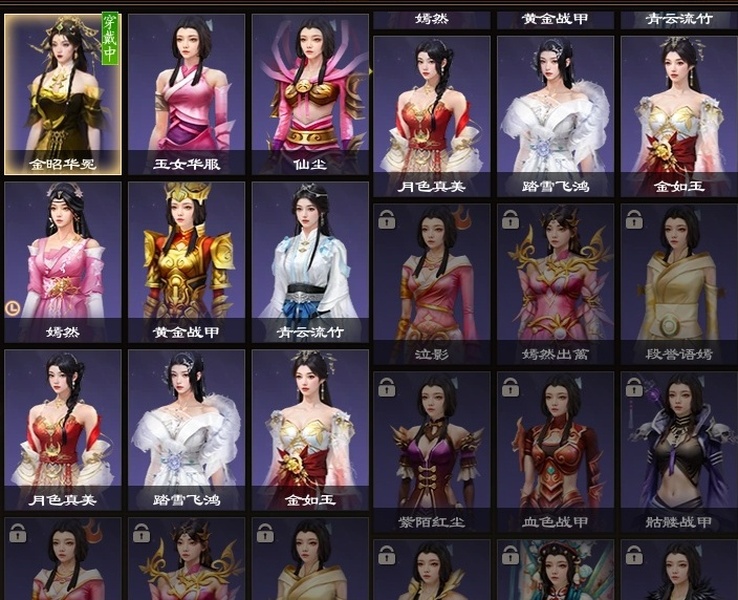738x600 pixels.
Task: Select the locked 血色战甲 red armor
Action: (x=555, y=451)
